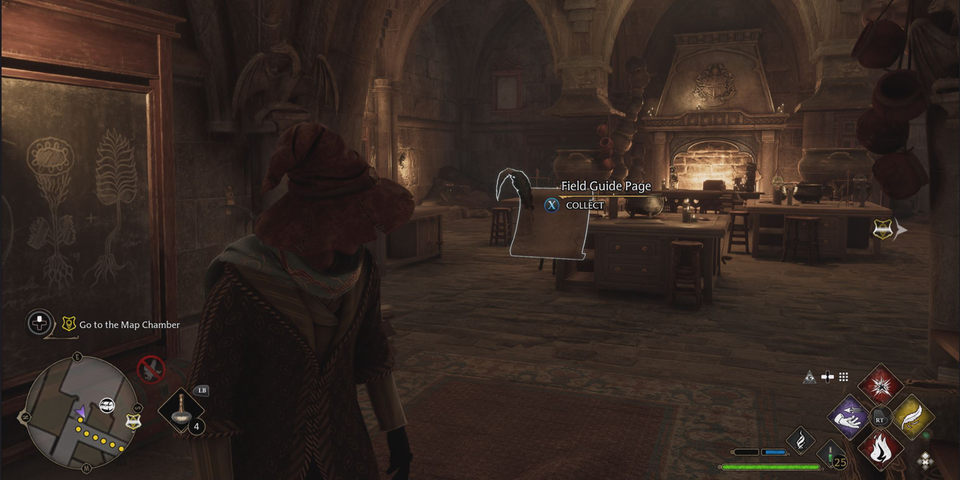Viewport: 960px width, 480px height.
Task: Cast the yellow feather Levioso spell
Action: (x=912, y=416)
